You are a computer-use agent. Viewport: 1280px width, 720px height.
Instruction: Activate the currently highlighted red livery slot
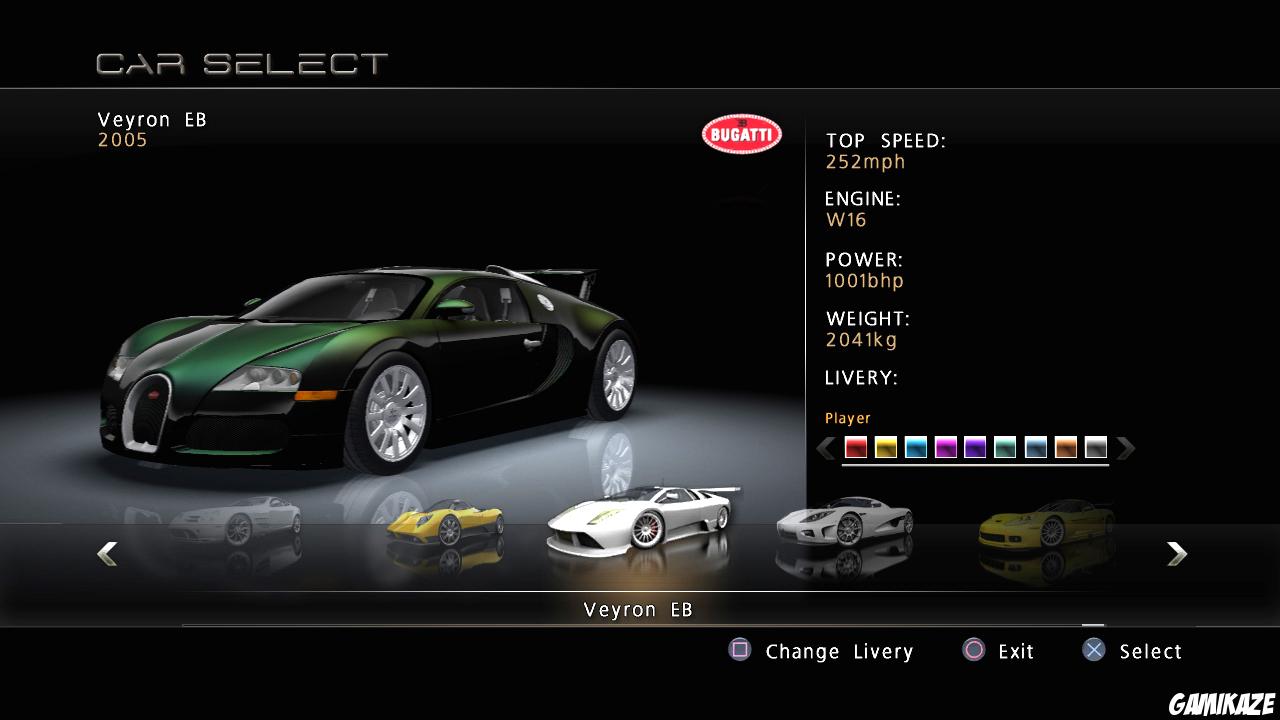coord(854,448)
